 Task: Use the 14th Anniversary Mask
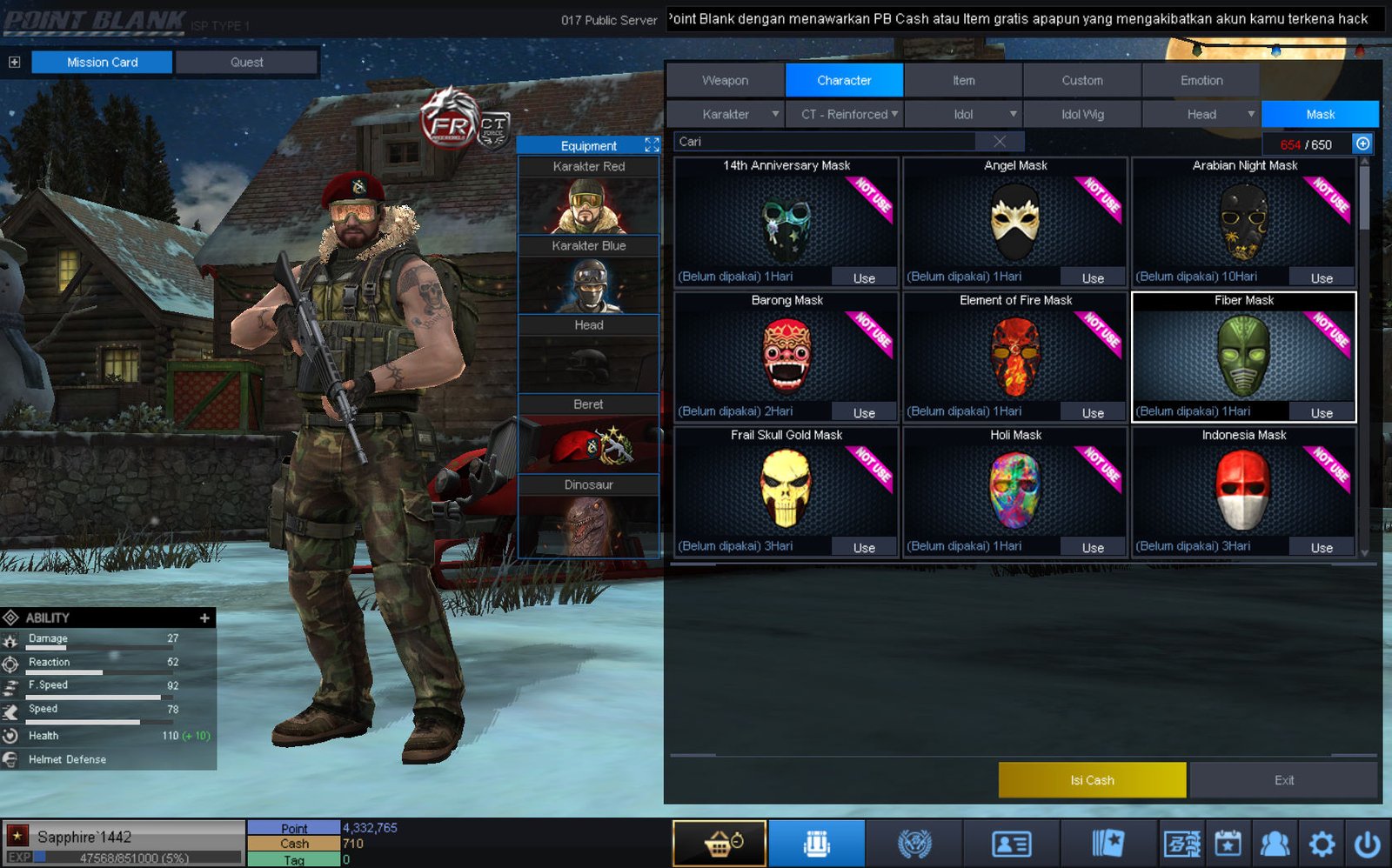[x=863, y=278]
